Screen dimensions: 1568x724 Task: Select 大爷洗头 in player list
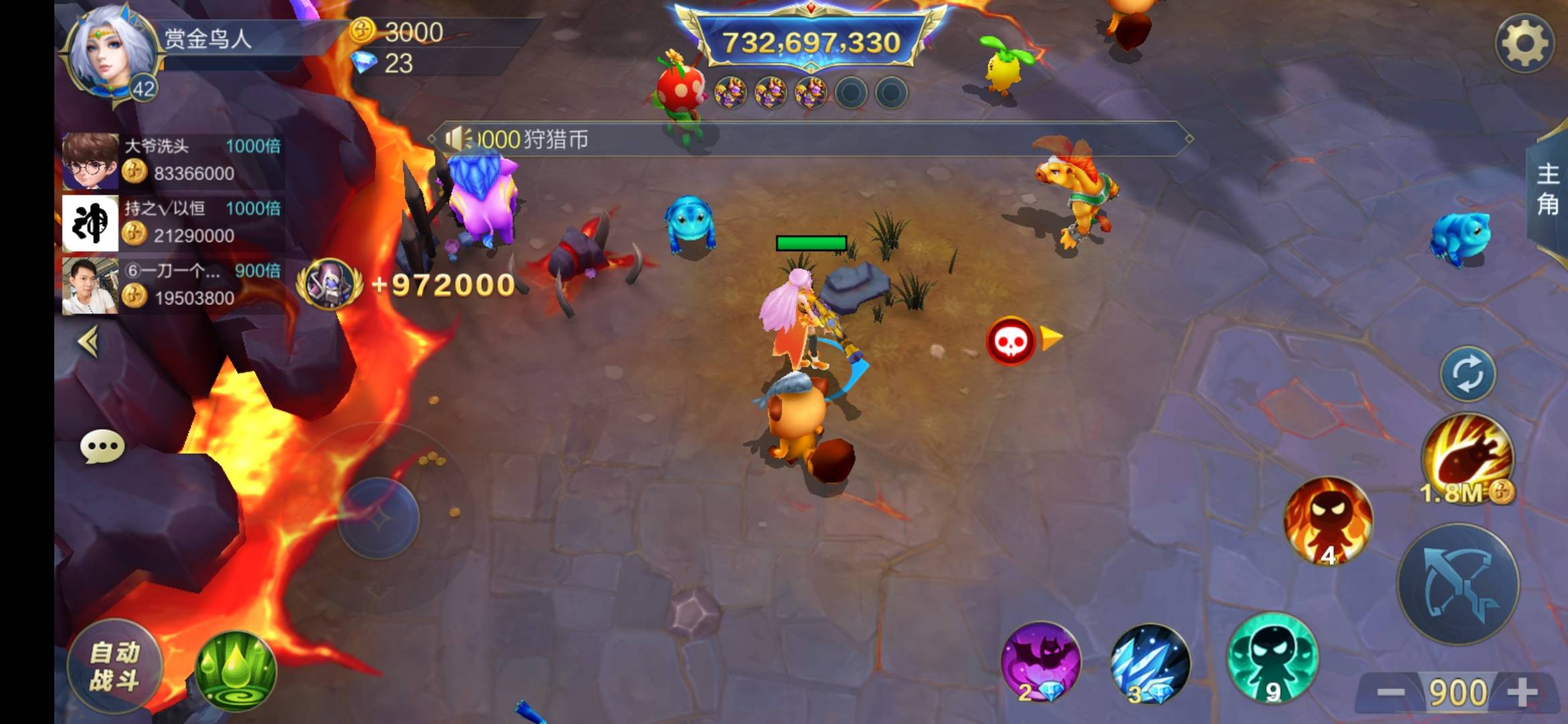click(x=172, y=161)
